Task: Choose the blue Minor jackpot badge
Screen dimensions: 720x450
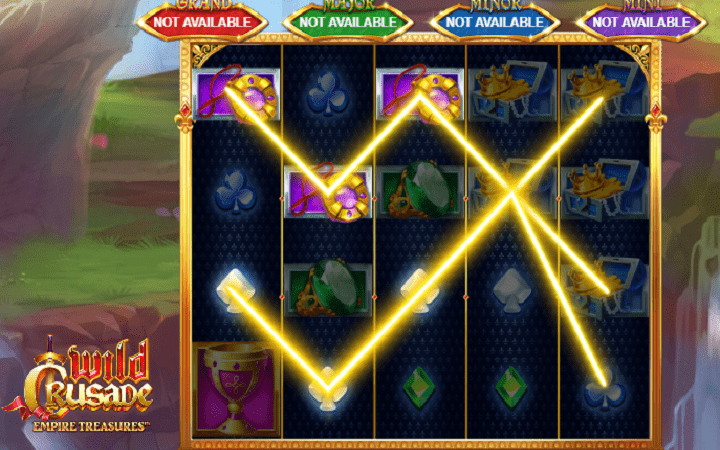Action: [494, 20]
